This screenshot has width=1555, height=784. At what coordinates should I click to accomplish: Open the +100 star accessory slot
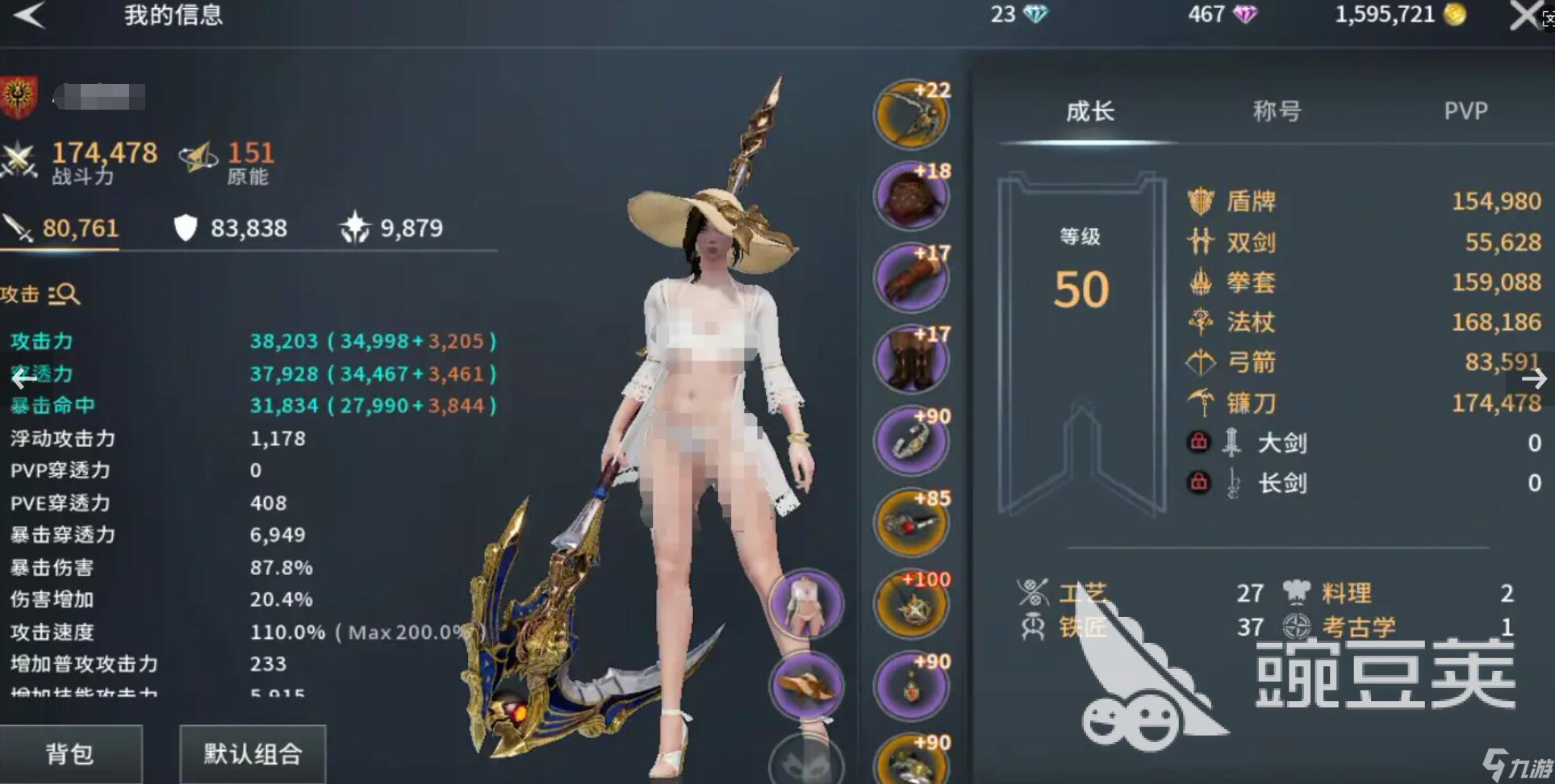tap(912, 605)
